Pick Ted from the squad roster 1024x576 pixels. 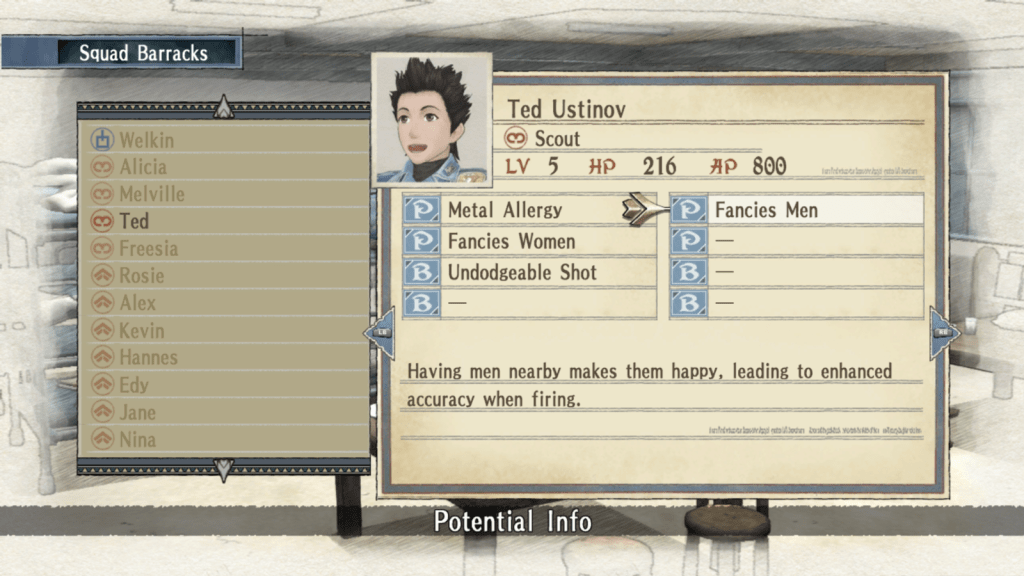(133, 221)
